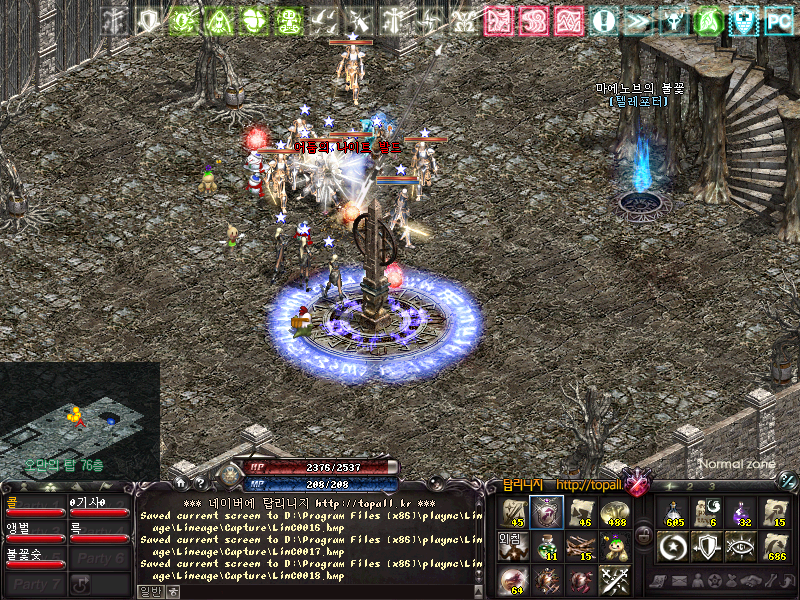Open the minimap of the tower floor

pos(80,418)
